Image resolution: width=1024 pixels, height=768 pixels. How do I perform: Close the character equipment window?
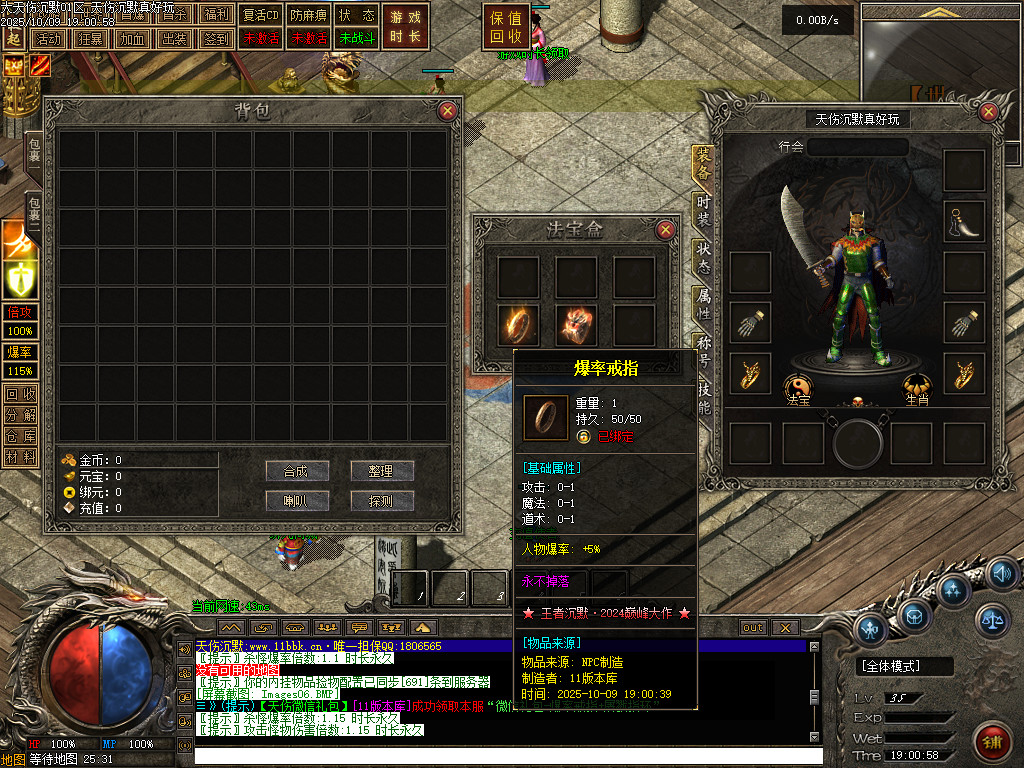tap(990, 113)
